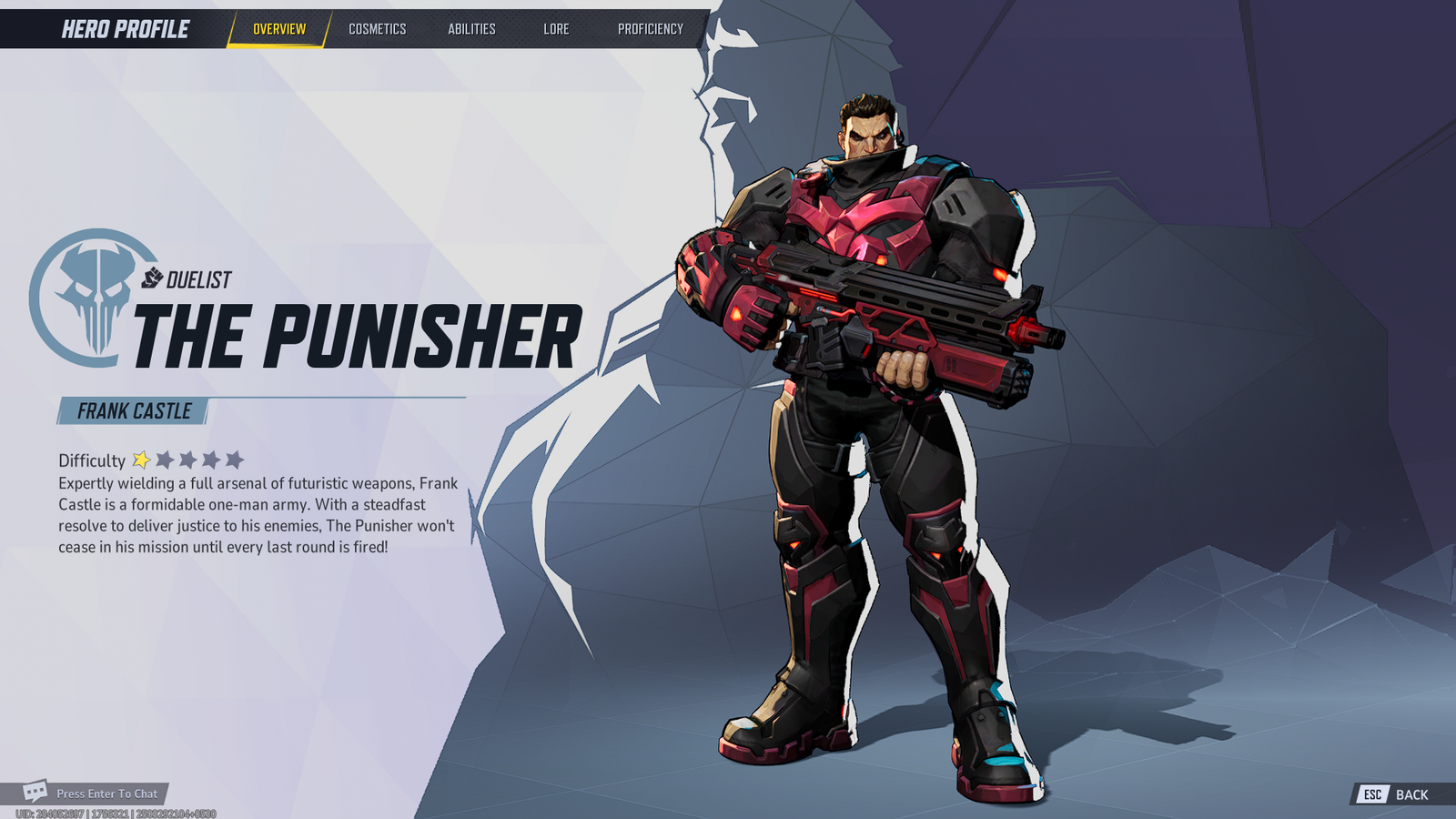This screenshot has width=1456, height=819.
Task: Select the Lore tab
Action: coord(556,29)
